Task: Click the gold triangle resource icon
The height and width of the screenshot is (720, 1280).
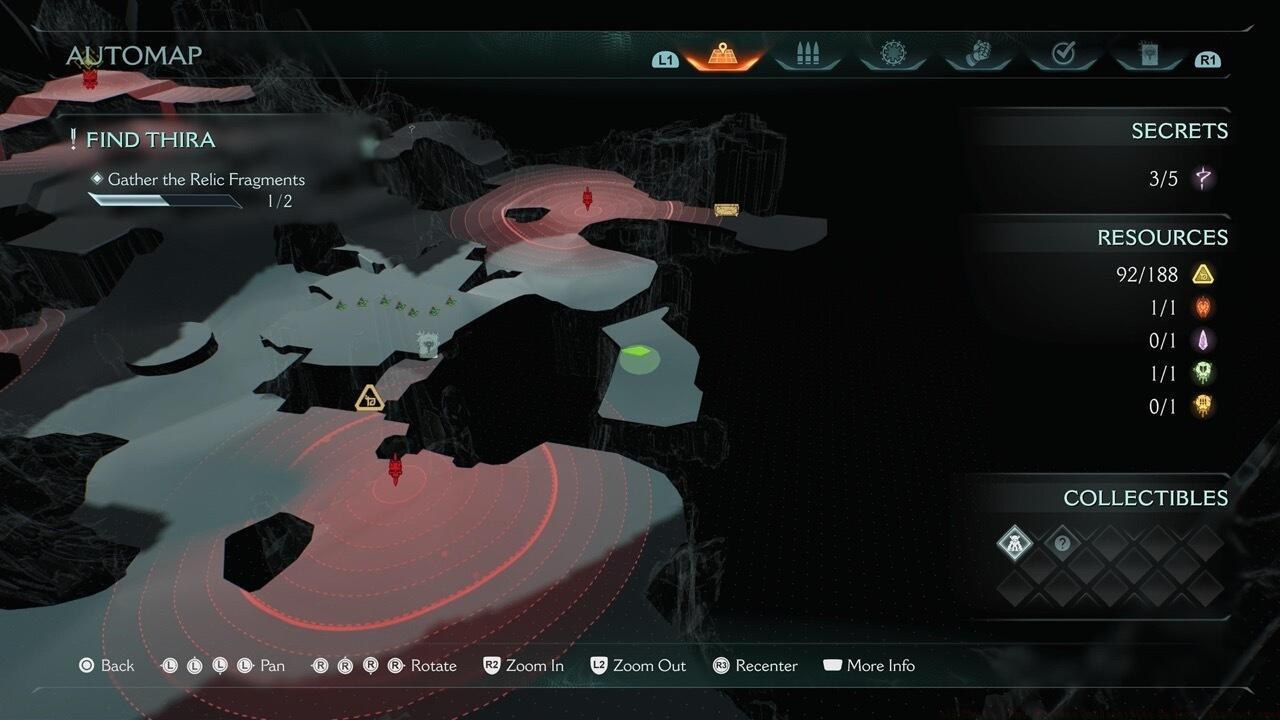Action: pos(1203,274)
